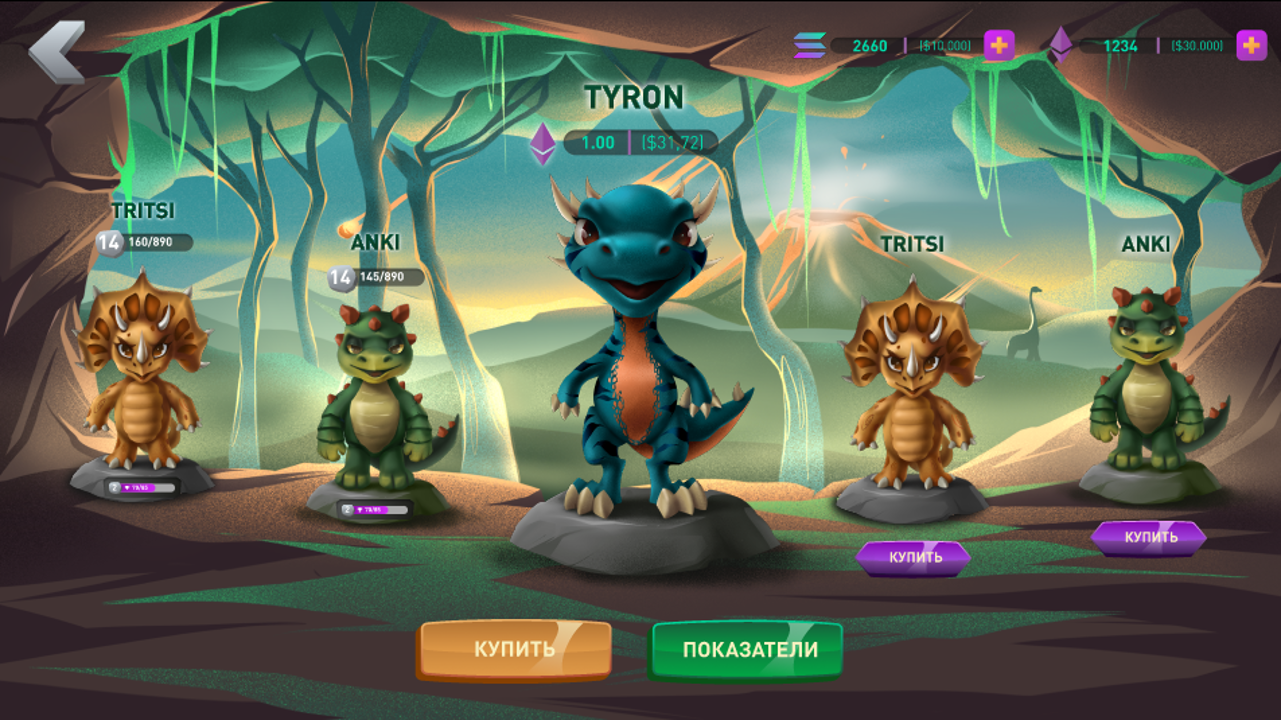Click the purple КУПИТЬ button under Anki
The width and height of the screenshot is (1281, 720).
tap(1149, 537)
